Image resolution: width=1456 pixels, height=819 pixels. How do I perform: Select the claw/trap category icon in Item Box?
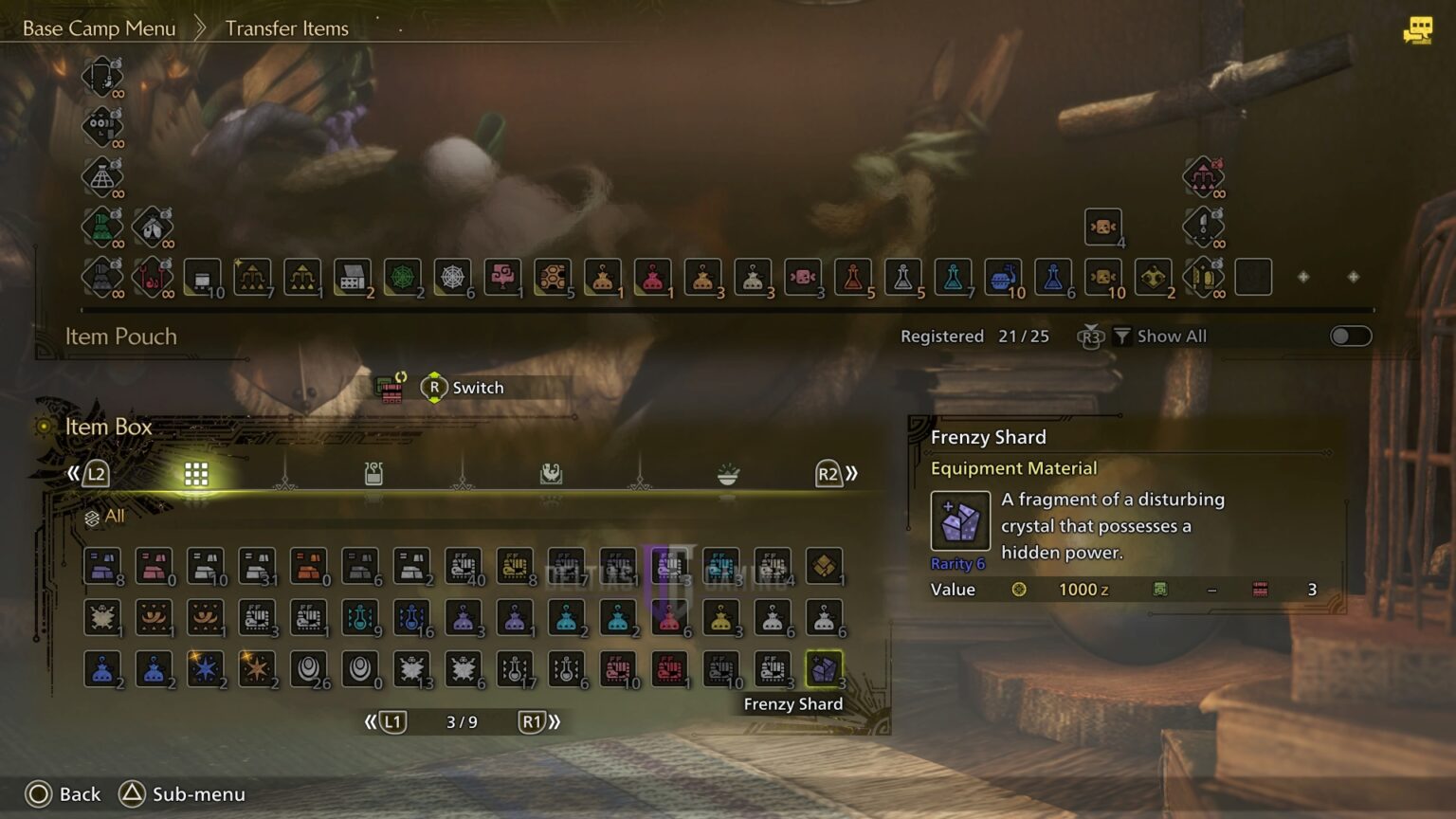(551, 473)
